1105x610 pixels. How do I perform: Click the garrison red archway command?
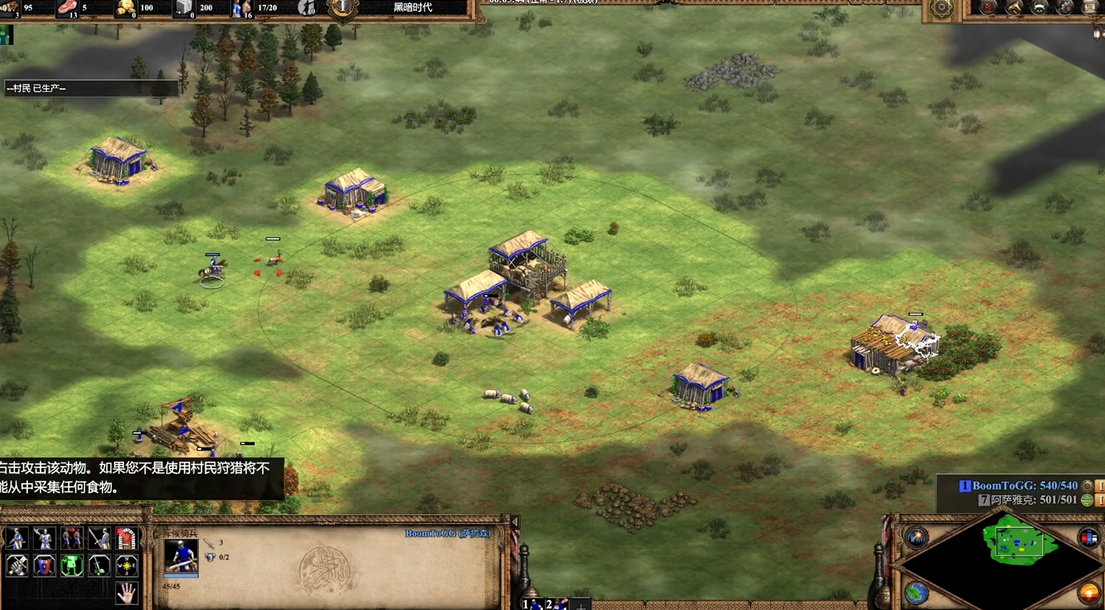click(x=126, y=538)
